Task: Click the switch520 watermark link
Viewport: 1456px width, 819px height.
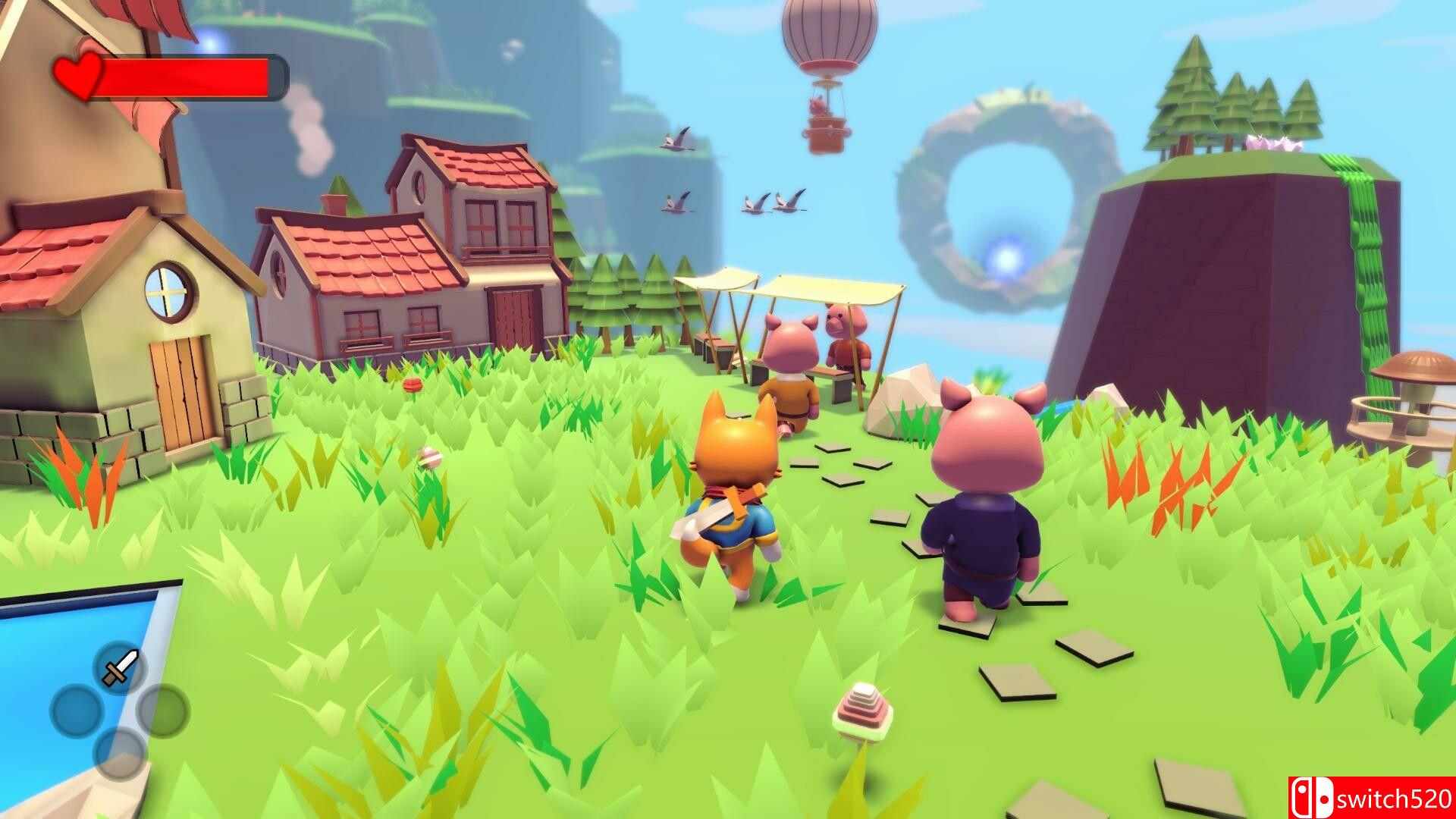Action: point(1395,798)
